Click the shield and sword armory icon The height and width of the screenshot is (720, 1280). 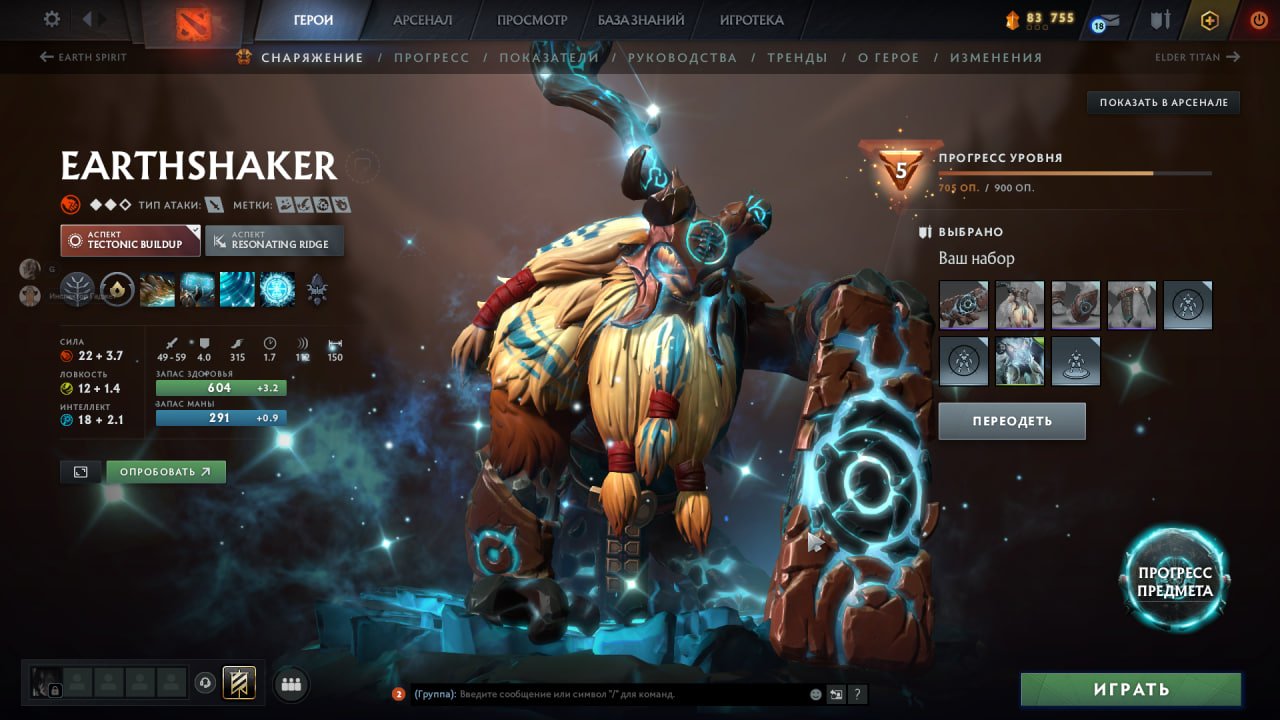pos(1158,17)
